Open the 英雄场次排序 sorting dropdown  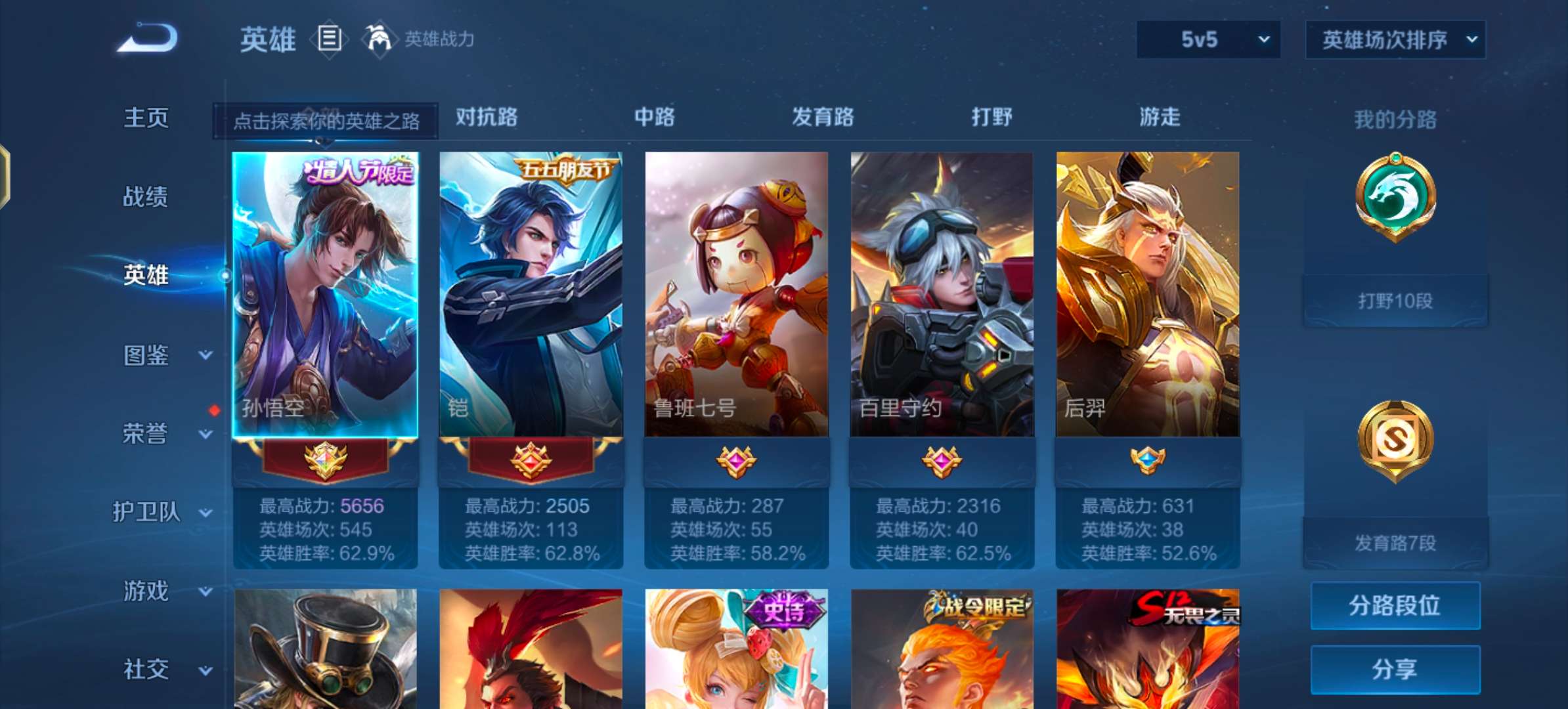1395,39
